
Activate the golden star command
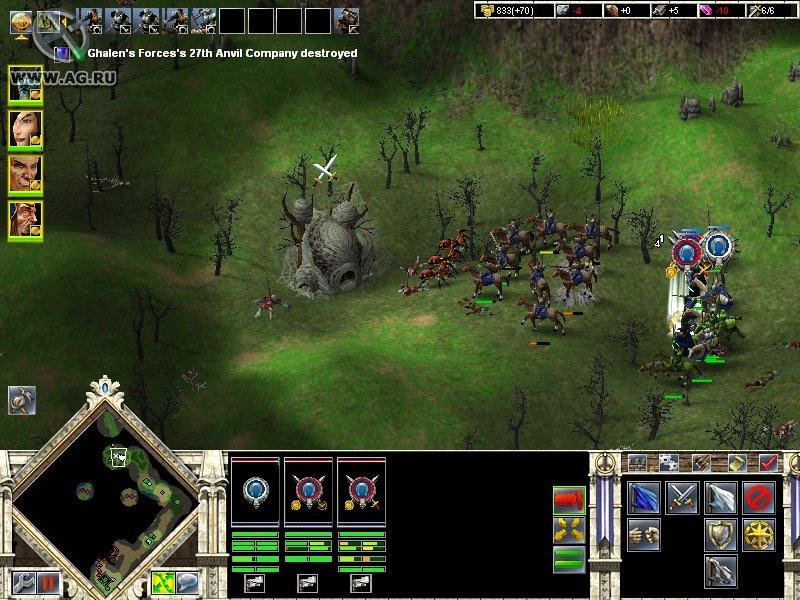[757, 533]
